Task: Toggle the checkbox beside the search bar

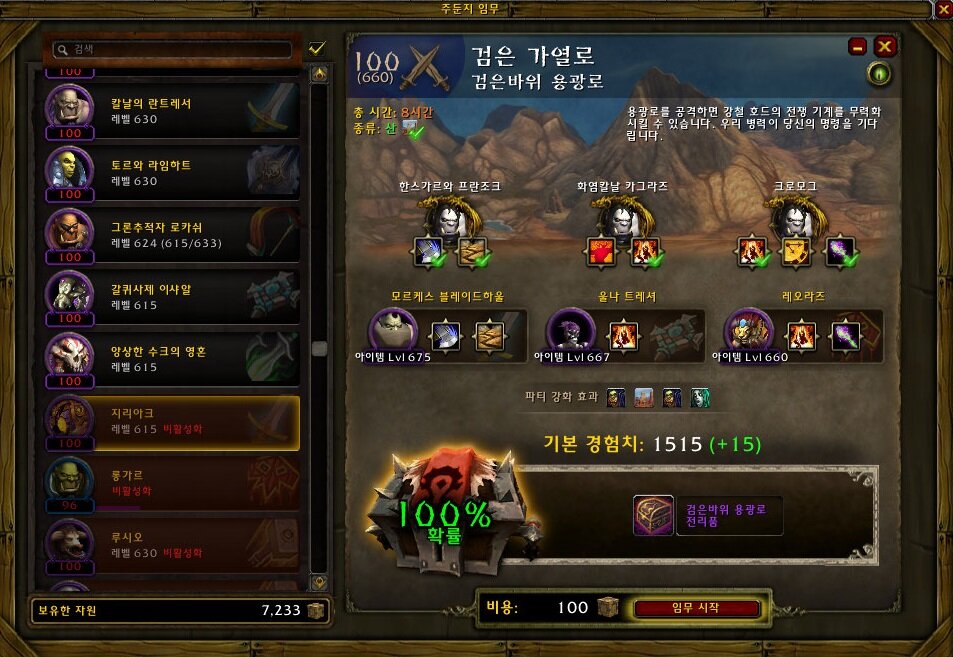Action: 318,48
